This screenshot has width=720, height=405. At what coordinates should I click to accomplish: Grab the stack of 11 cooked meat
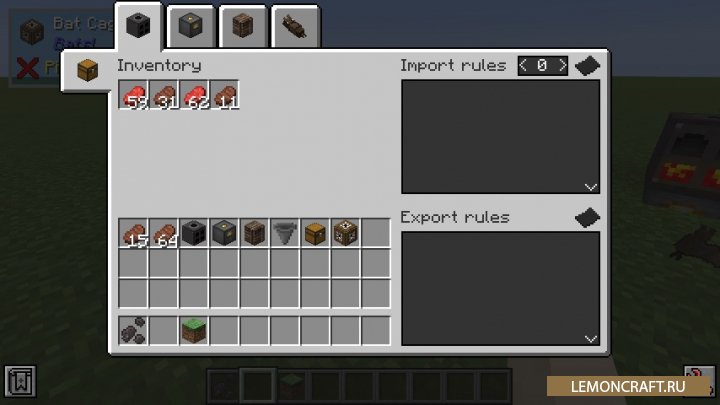(x=224, y=95)
